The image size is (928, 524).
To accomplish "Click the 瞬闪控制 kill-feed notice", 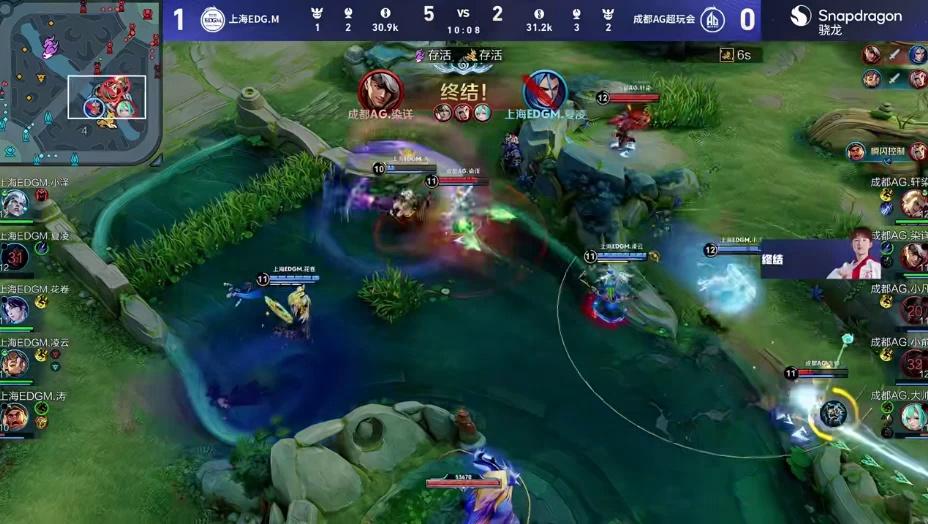I will pyautogui.click(x=879, y=151).
